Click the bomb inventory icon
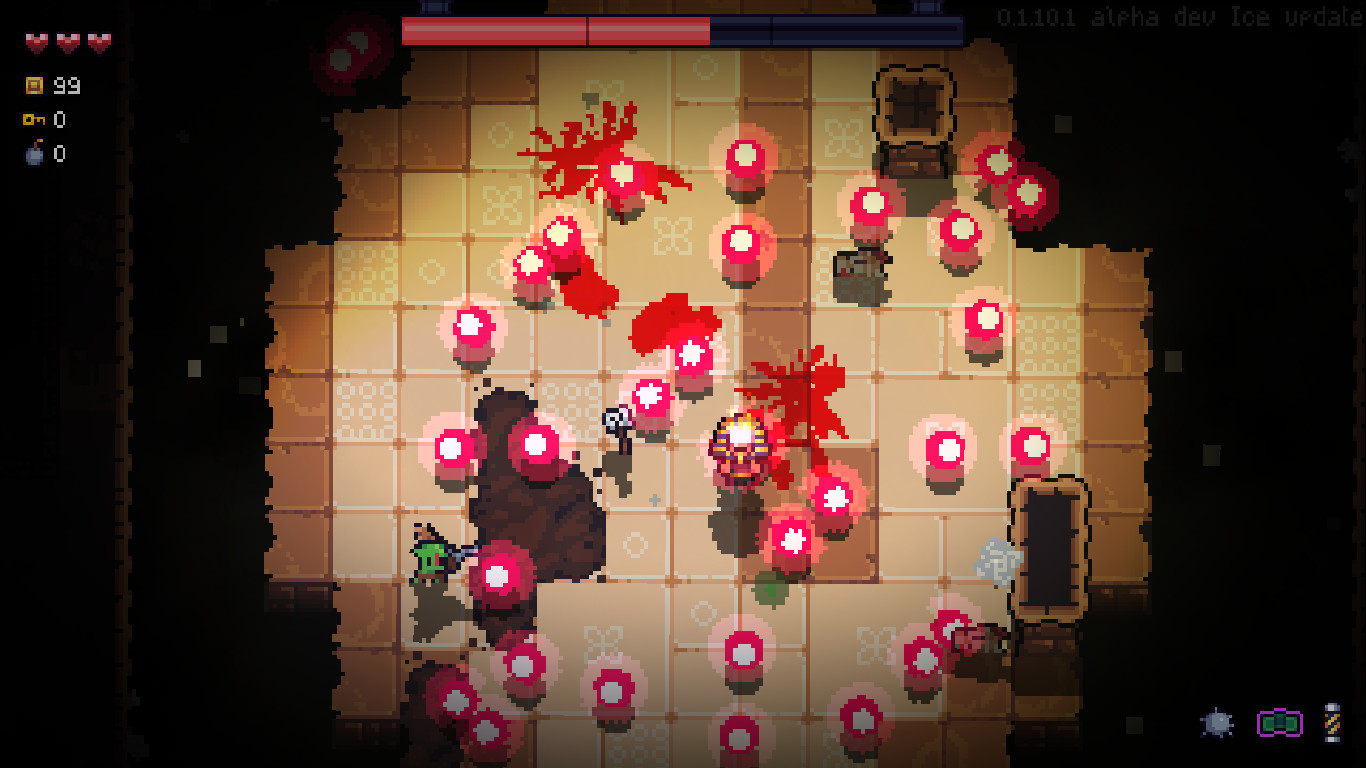This screenshot has height=768, width=1366. [36, 154]
